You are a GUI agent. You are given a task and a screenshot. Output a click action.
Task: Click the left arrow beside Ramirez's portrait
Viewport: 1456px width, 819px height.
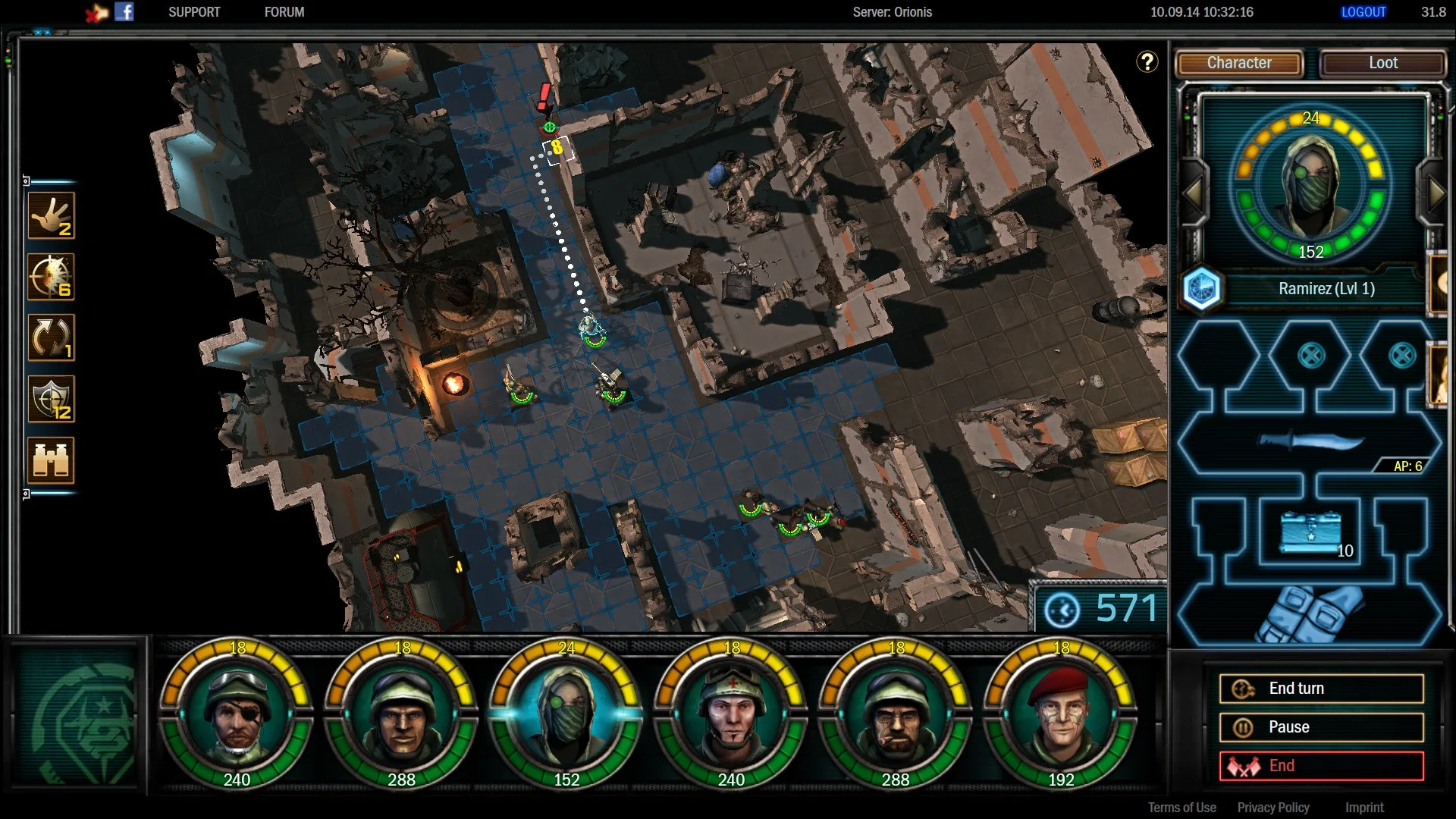pos(1193,193)
